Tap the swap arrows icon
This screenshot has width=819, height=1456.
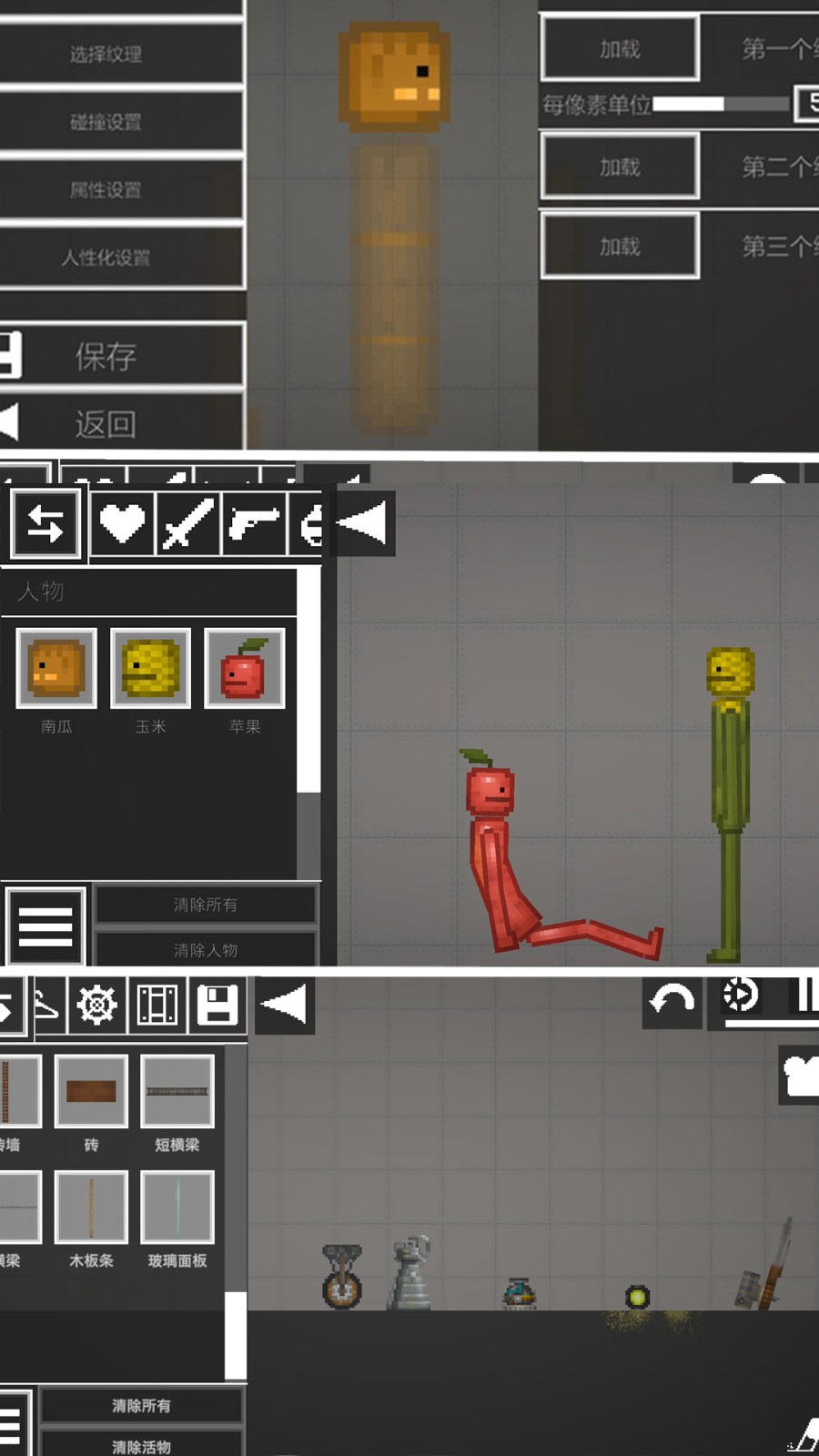pyautogui.click(x=45, y=523)
